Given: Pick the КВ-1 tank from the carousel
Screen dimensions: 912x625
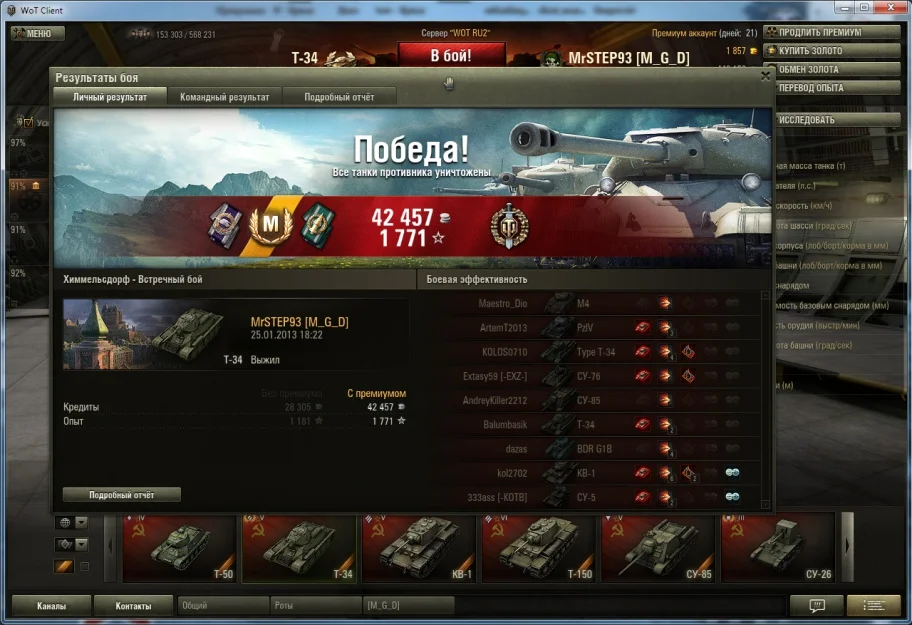Looking at the screenshot, I should pyautogui.click(x=419, y=548).
